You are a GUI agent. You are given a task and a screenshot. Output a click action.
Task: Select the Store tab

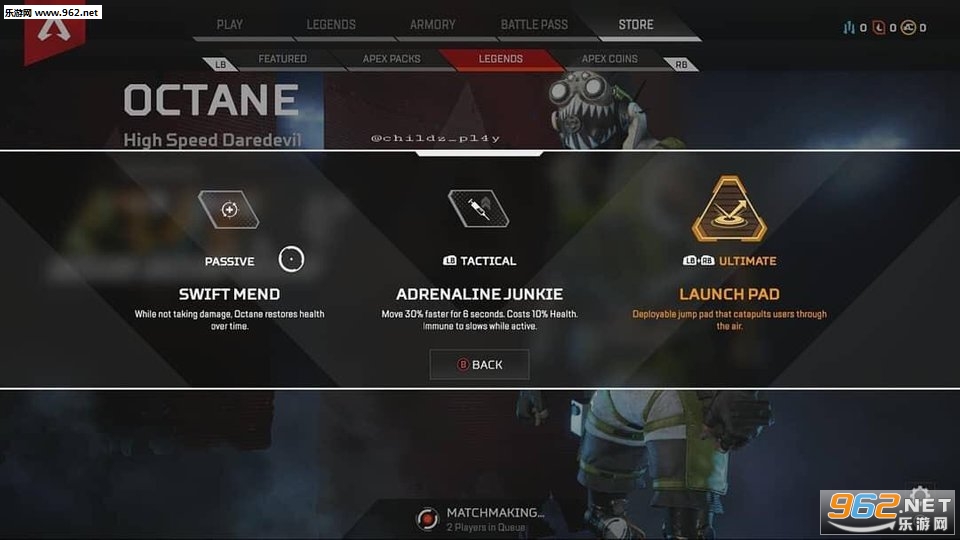pyautogui.click(x=636, y=24)
